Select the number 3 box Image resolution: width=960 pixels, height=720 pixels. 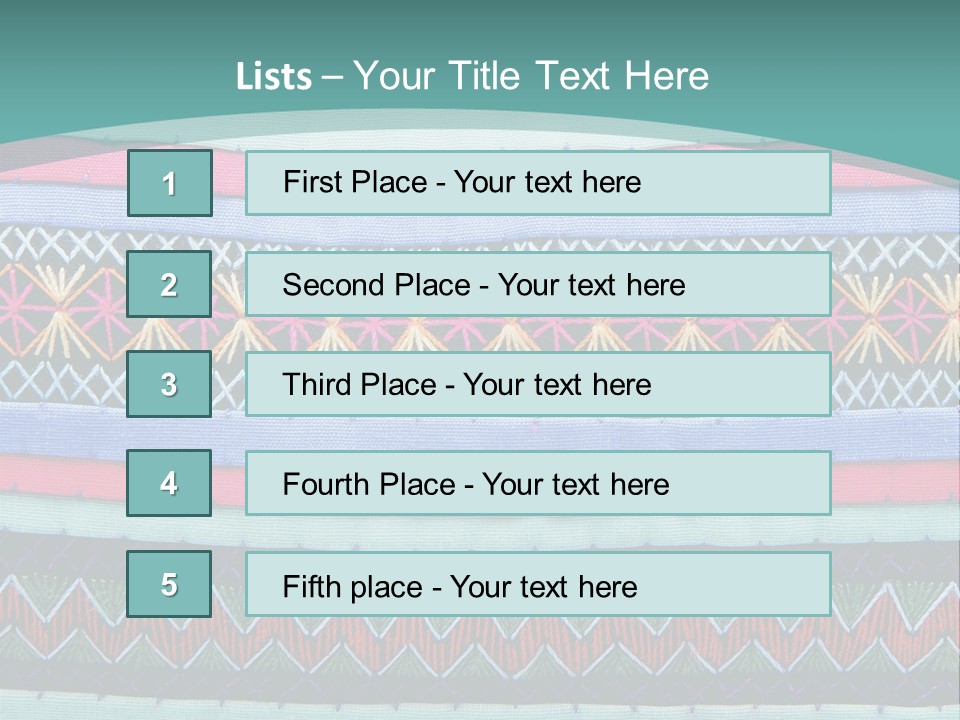(x=169, y=384)
